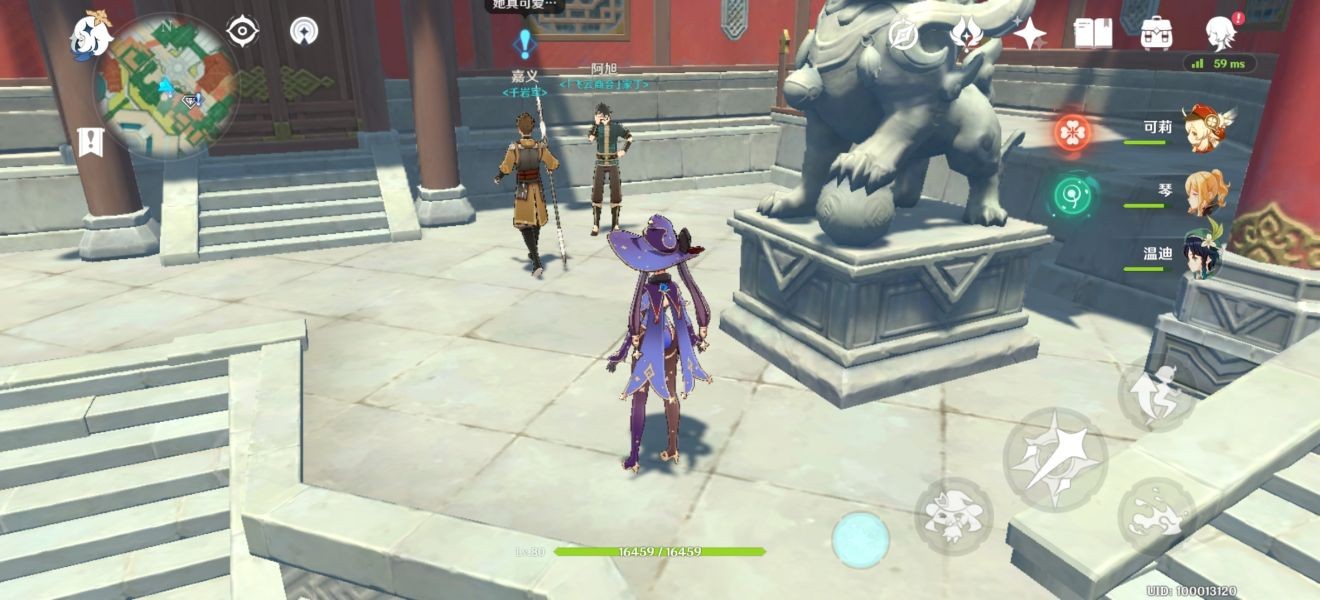Viewport: 1320px width, 600px height.
Task: Tap the signal-wave icon beside the minimap
Action: [304, 31]
